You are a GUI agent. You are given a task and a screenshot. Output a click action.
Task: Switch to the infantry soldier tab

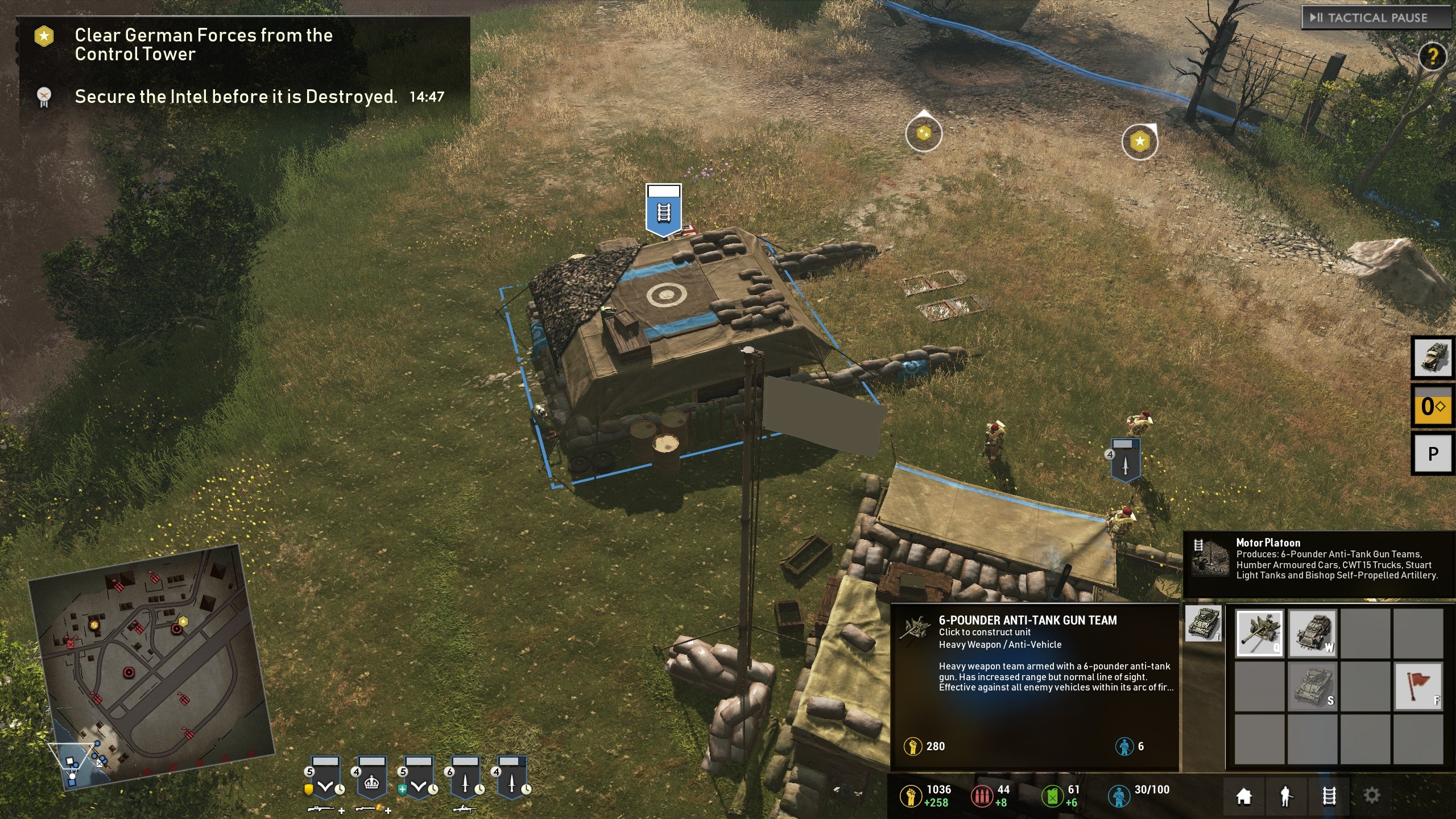point(1286,796)
